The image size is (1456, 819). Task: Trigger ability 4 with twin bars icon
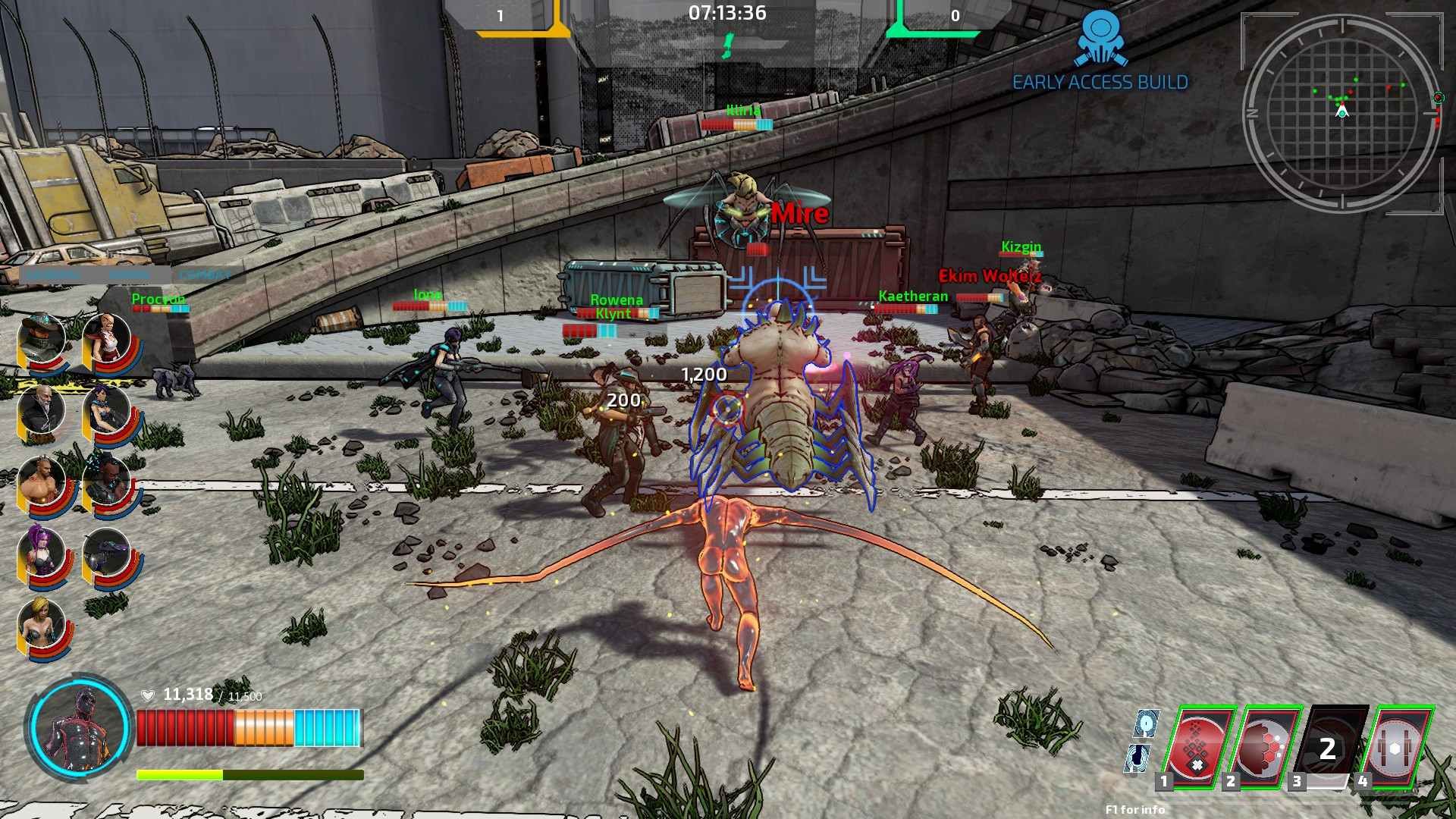coord(1395,747)
